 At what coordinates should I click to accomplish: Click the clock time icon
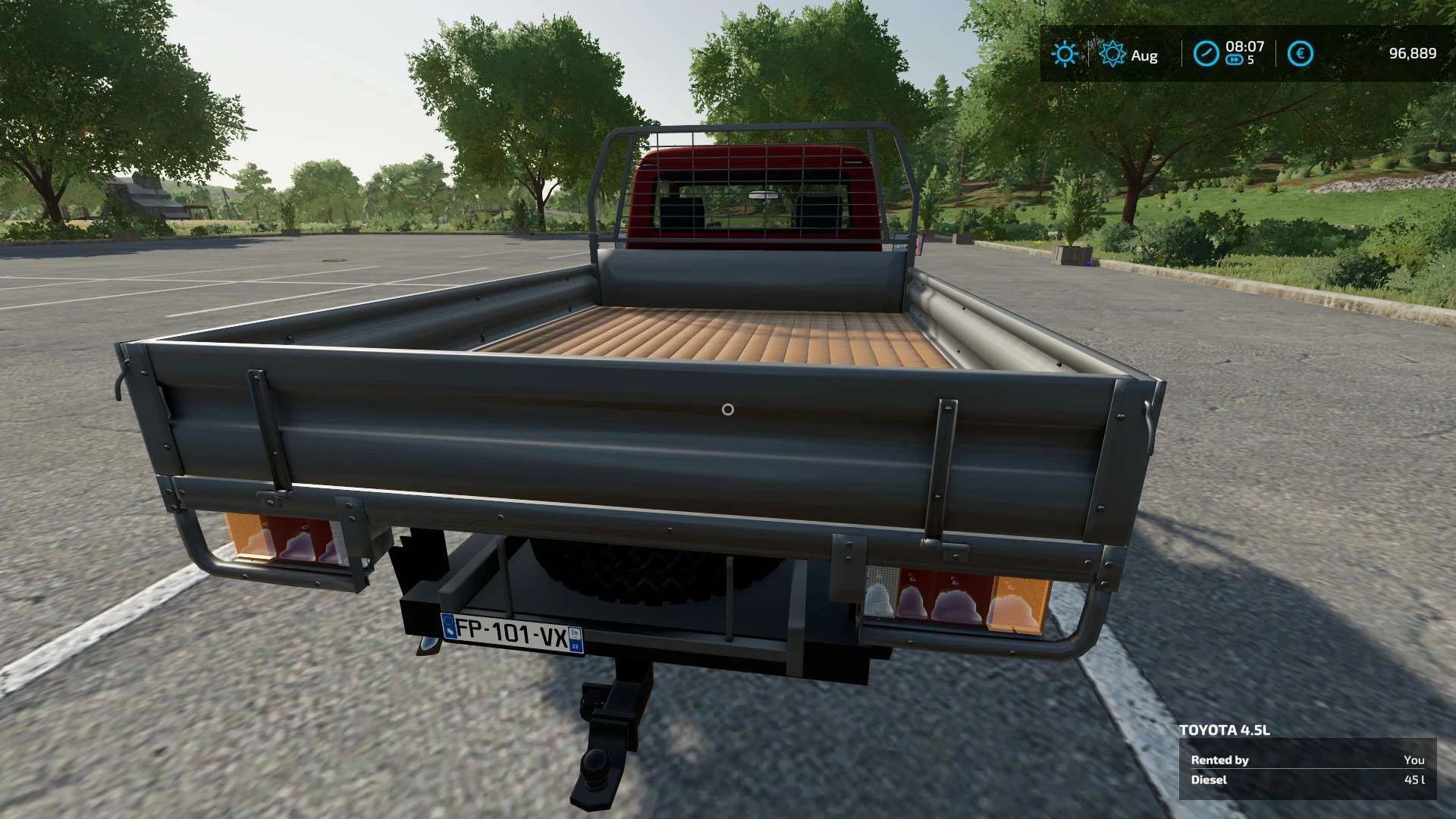click(x=1205, y=54)
